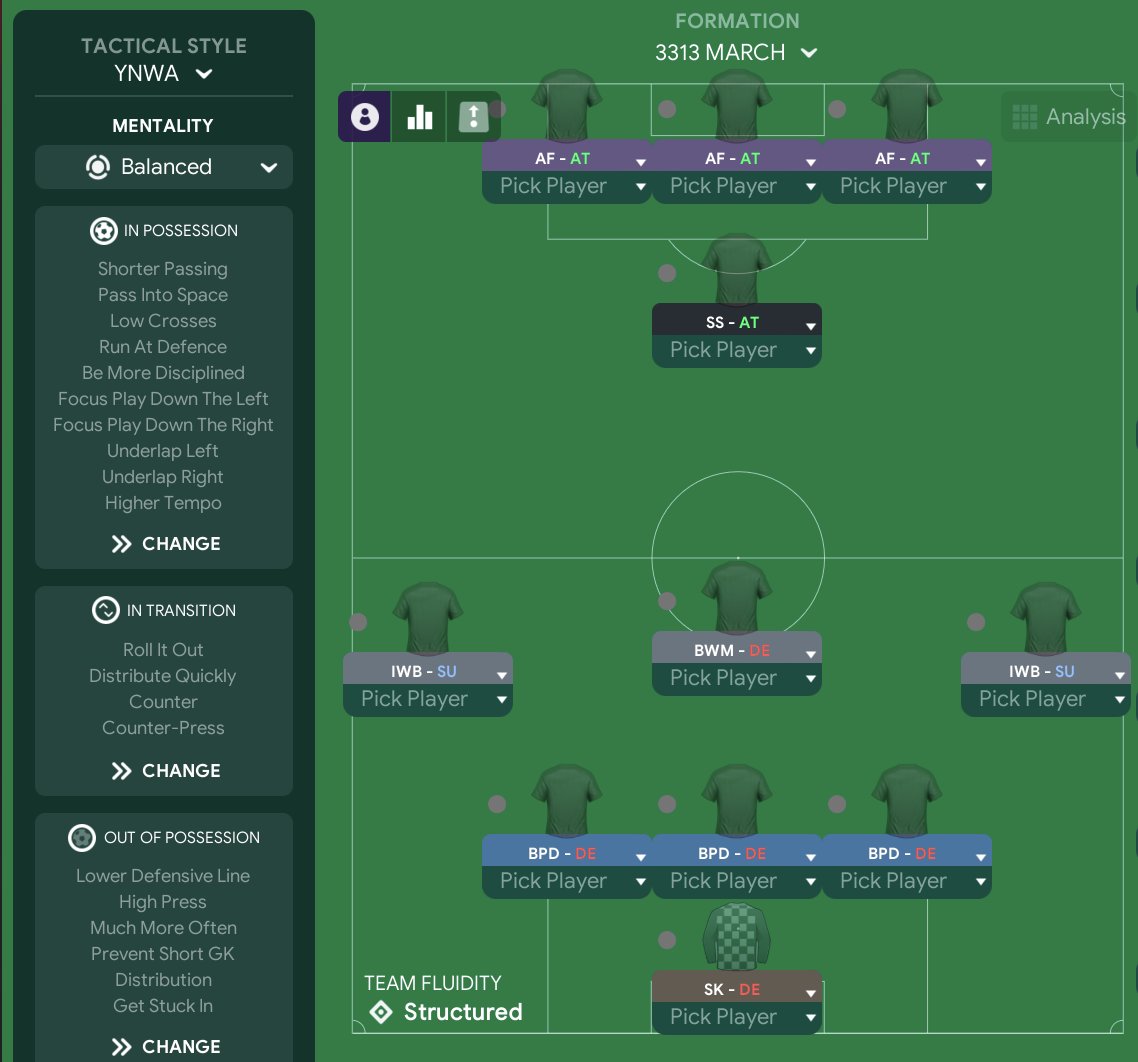Image resolution: width=1138 pixels, height=1062 pixels.
Task: Open the 3313 MARCH formation dropdown
Action: pyautogui.click(x=736, y=53)
